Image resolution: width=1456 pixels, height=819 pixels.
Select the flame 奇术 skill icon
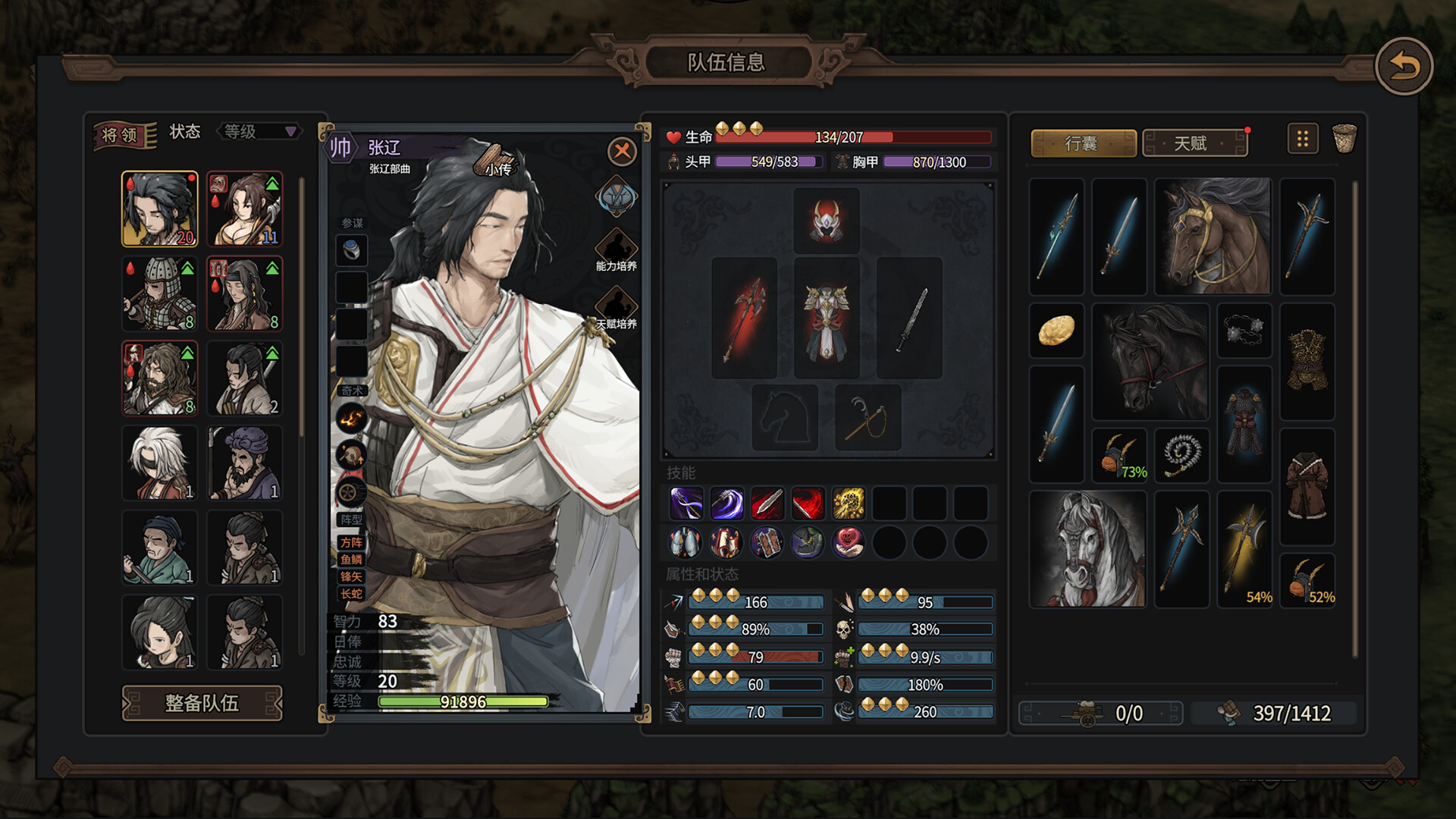click(x=350, y=418)
